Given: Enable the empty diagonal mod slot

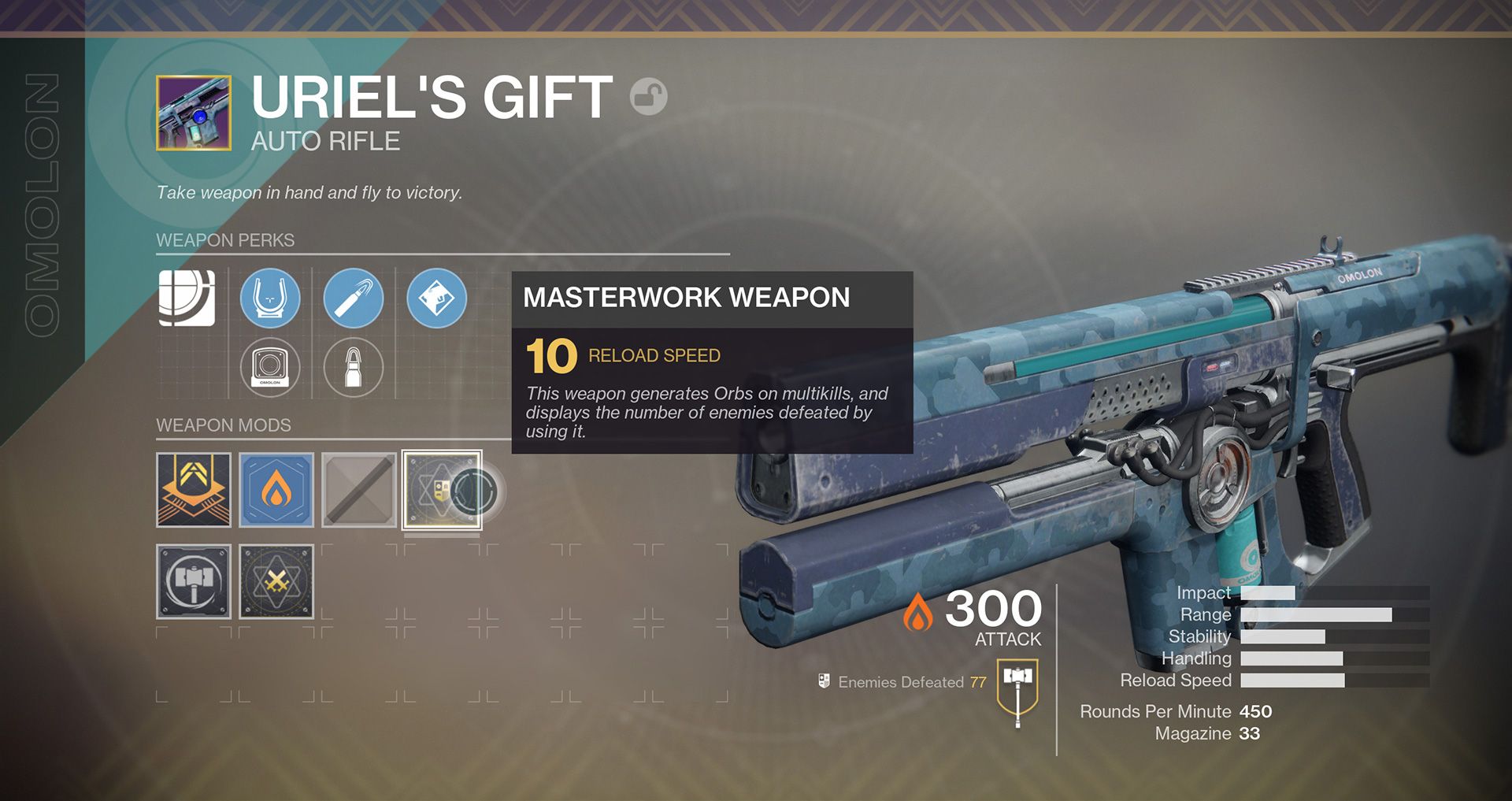Looking at the screenshot, I should tap(360, 489).
